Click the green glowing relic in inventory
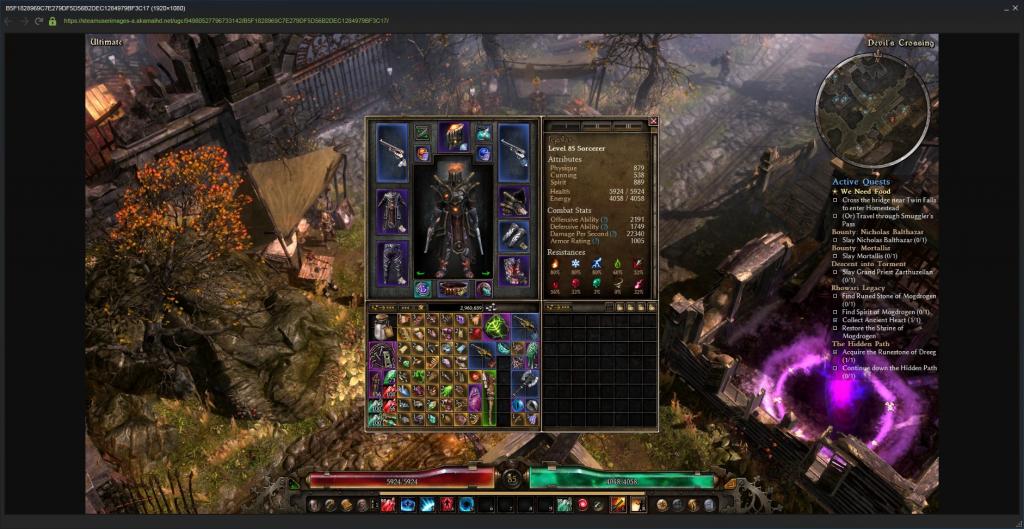The width and height of the screenshot is (1024, 529). (x=494, y=328)
